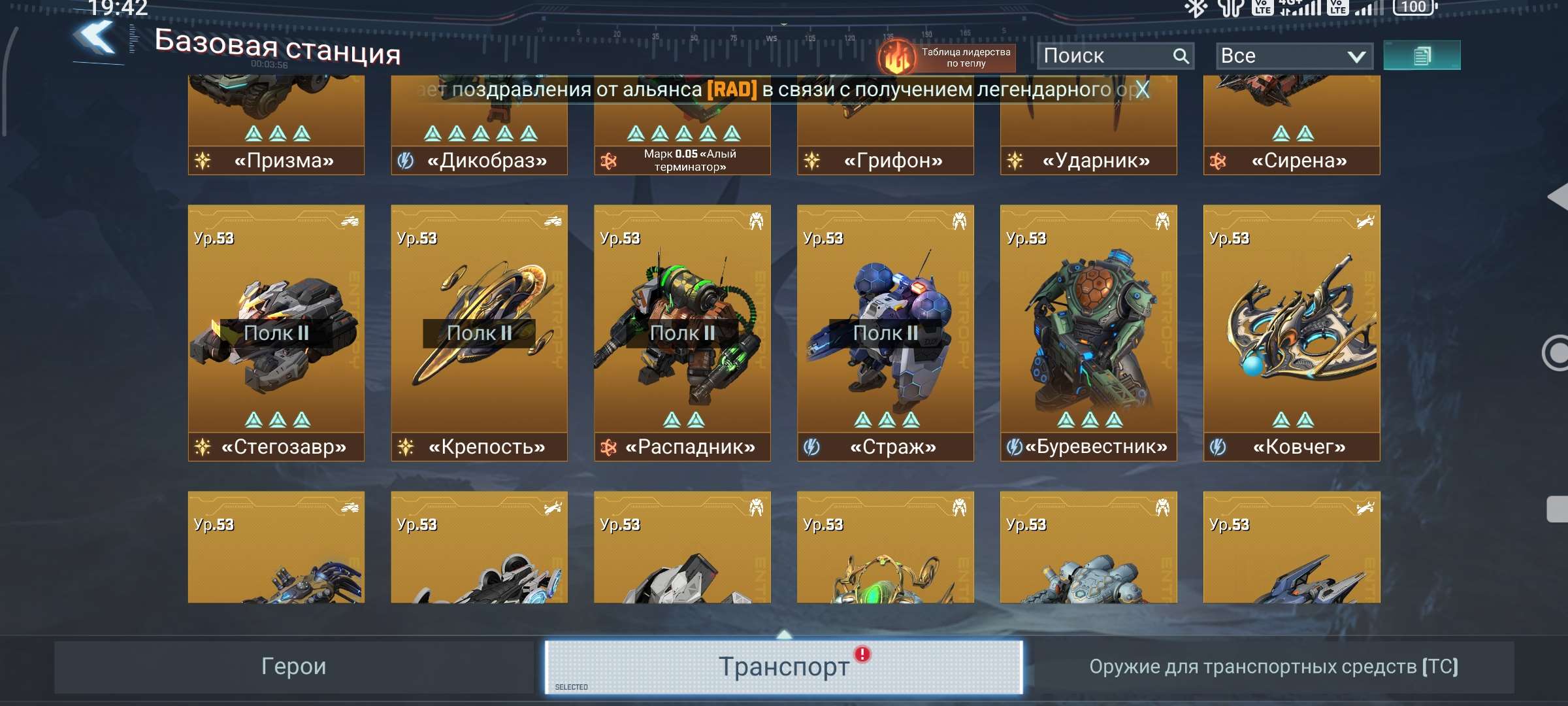Click the star faction icon beside «Грифон»
Viewport: 1568px width, 706px height.
812,160
